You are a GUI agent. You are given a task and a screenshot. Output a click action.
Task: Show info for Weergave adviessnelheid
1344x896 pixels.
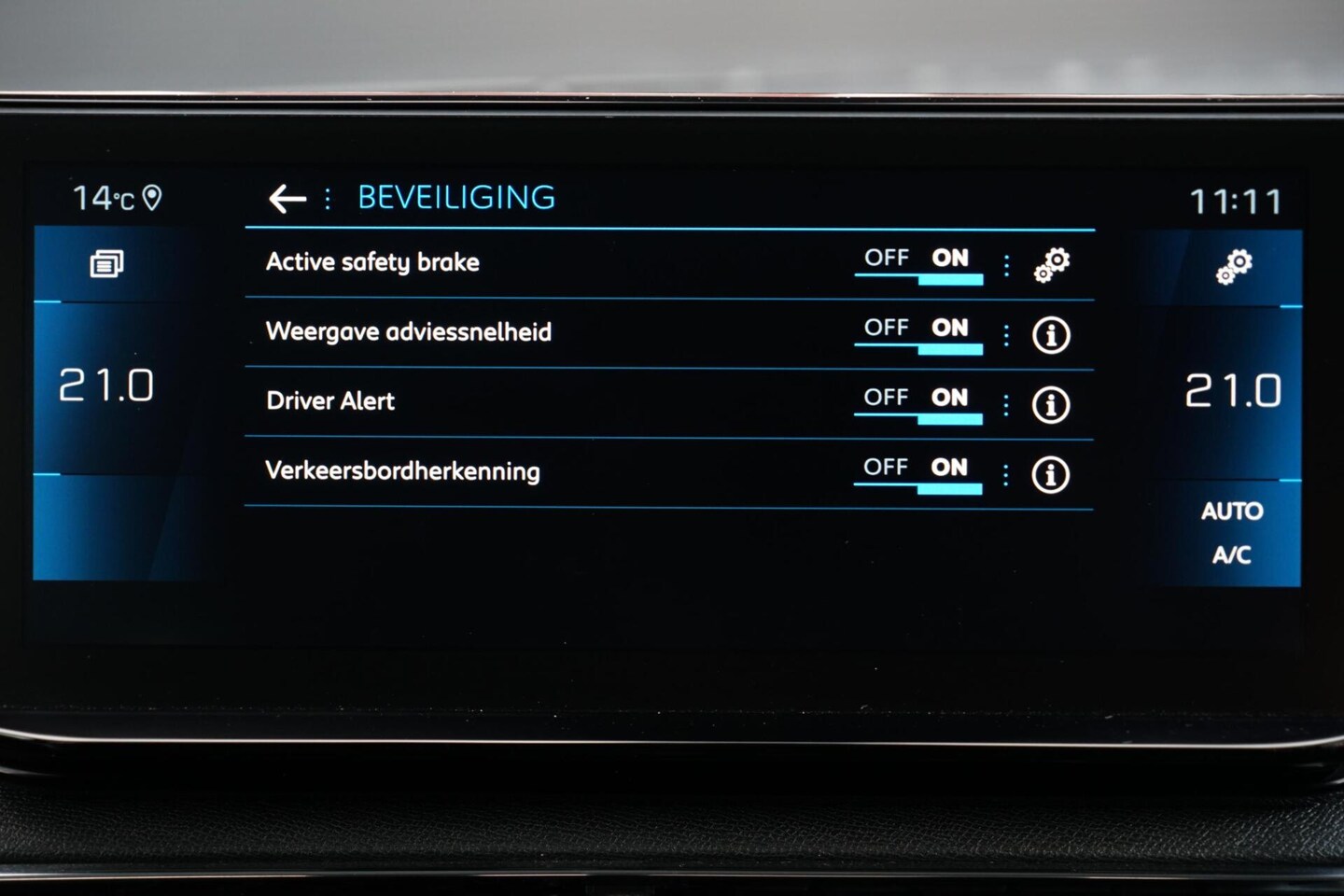(x=1051, y=335)
